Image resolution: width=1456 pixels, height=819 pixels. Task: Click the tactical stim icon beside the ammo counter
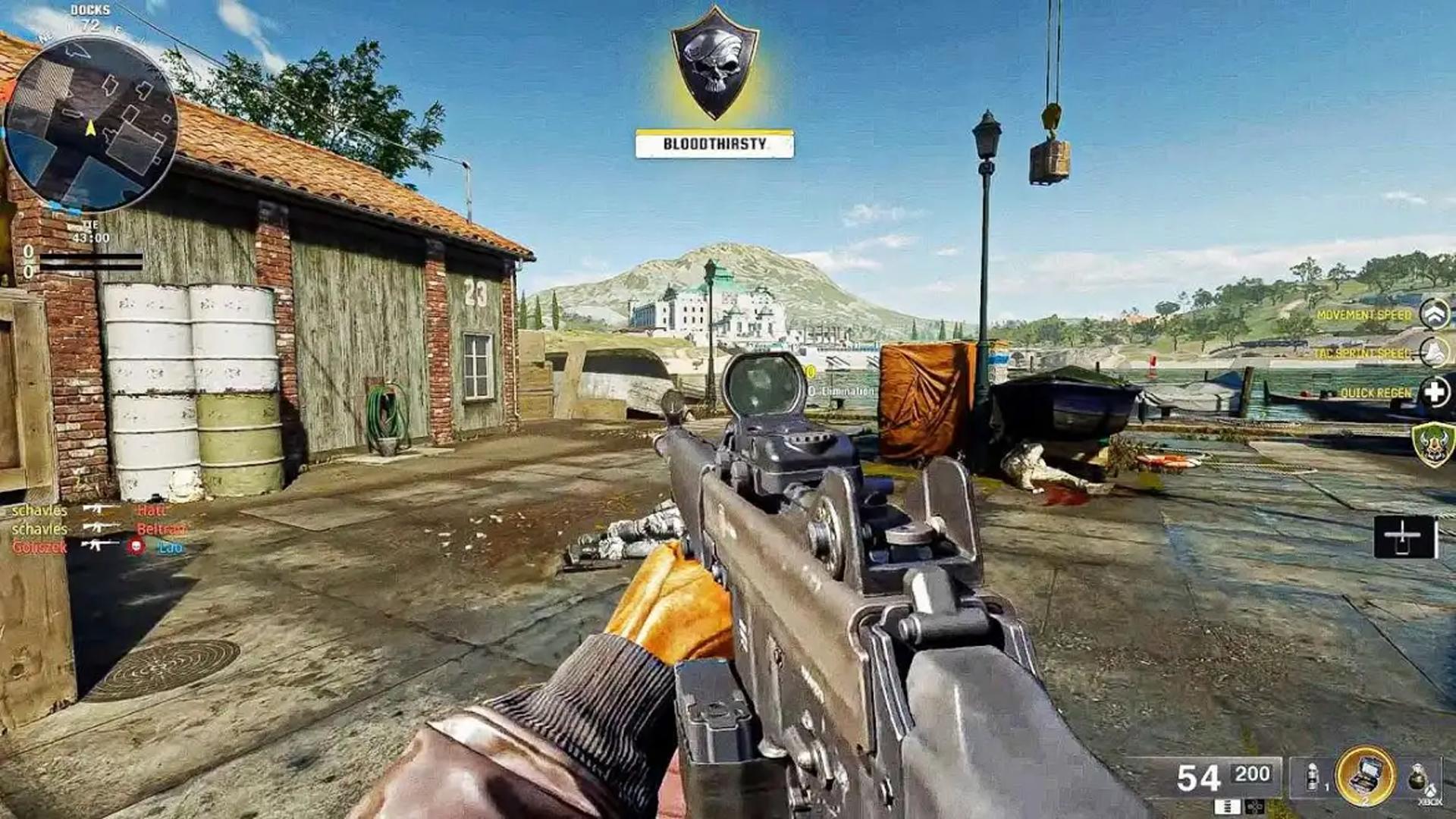click(1311, 777)
